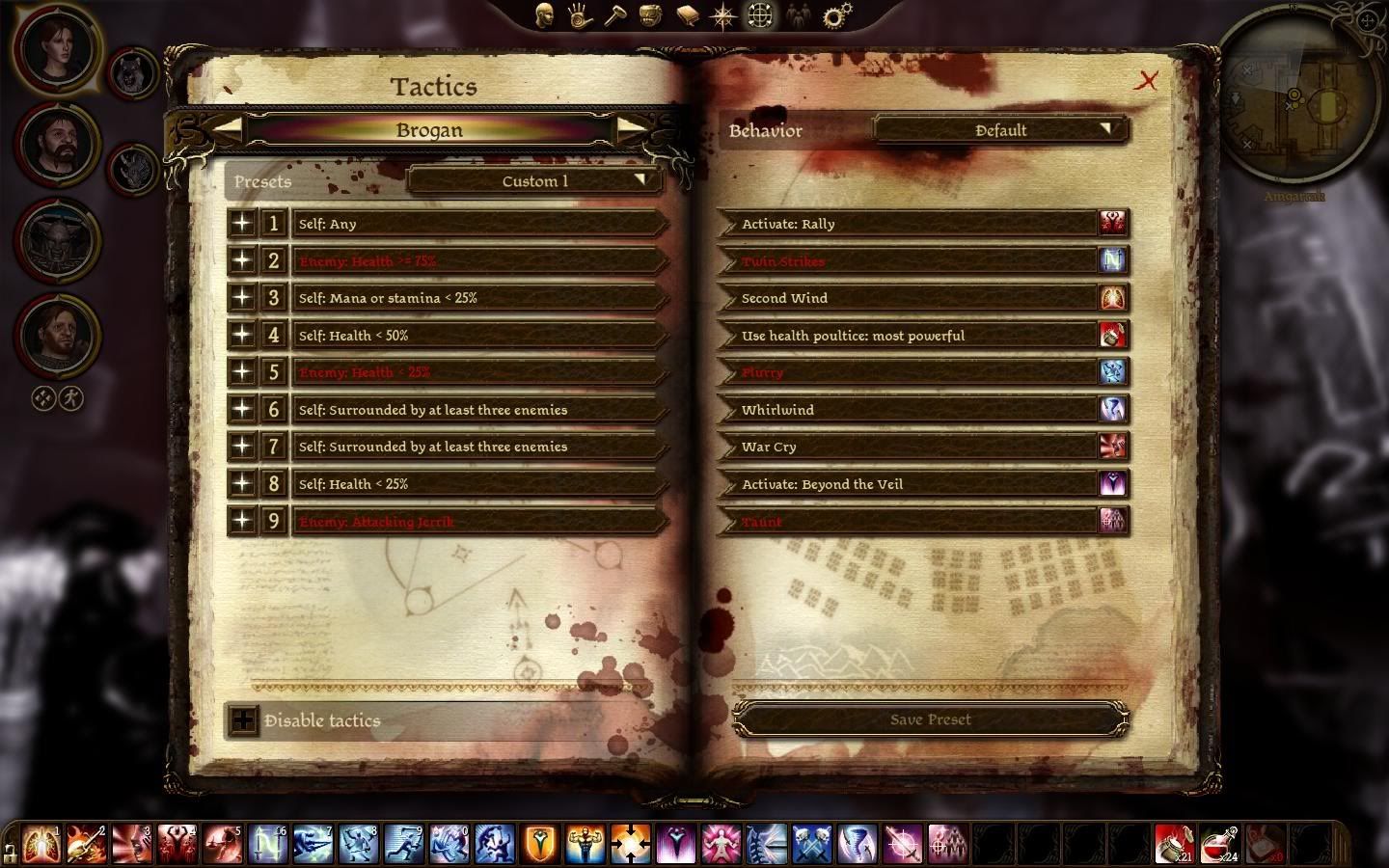This screenshot has width=1389, height=868.
Task: Open the gear-shaped options menu icon
Action: (x=836, y=15)
